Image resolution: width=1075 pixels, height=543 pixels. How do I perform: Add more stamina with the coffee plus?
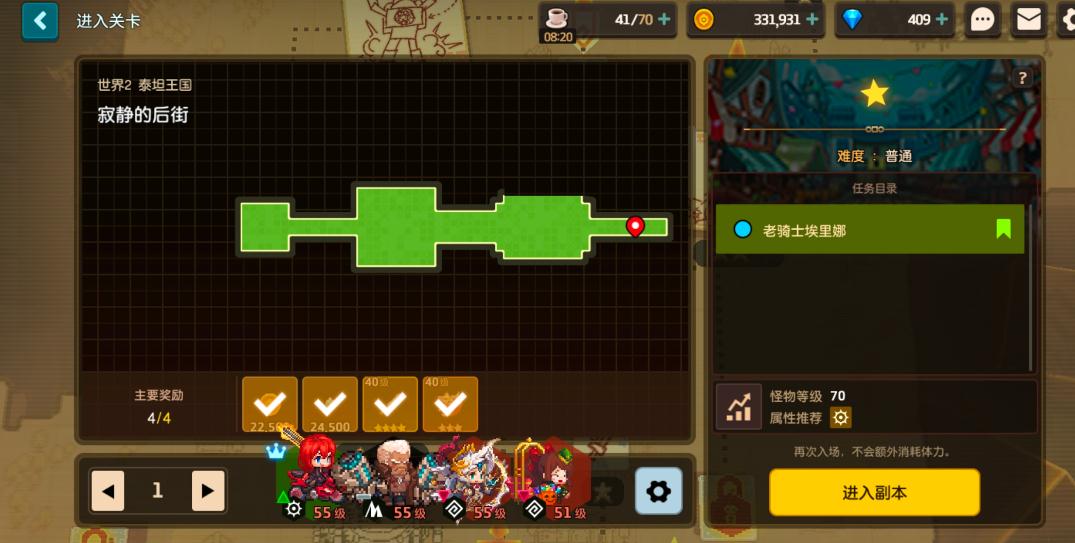664,19
